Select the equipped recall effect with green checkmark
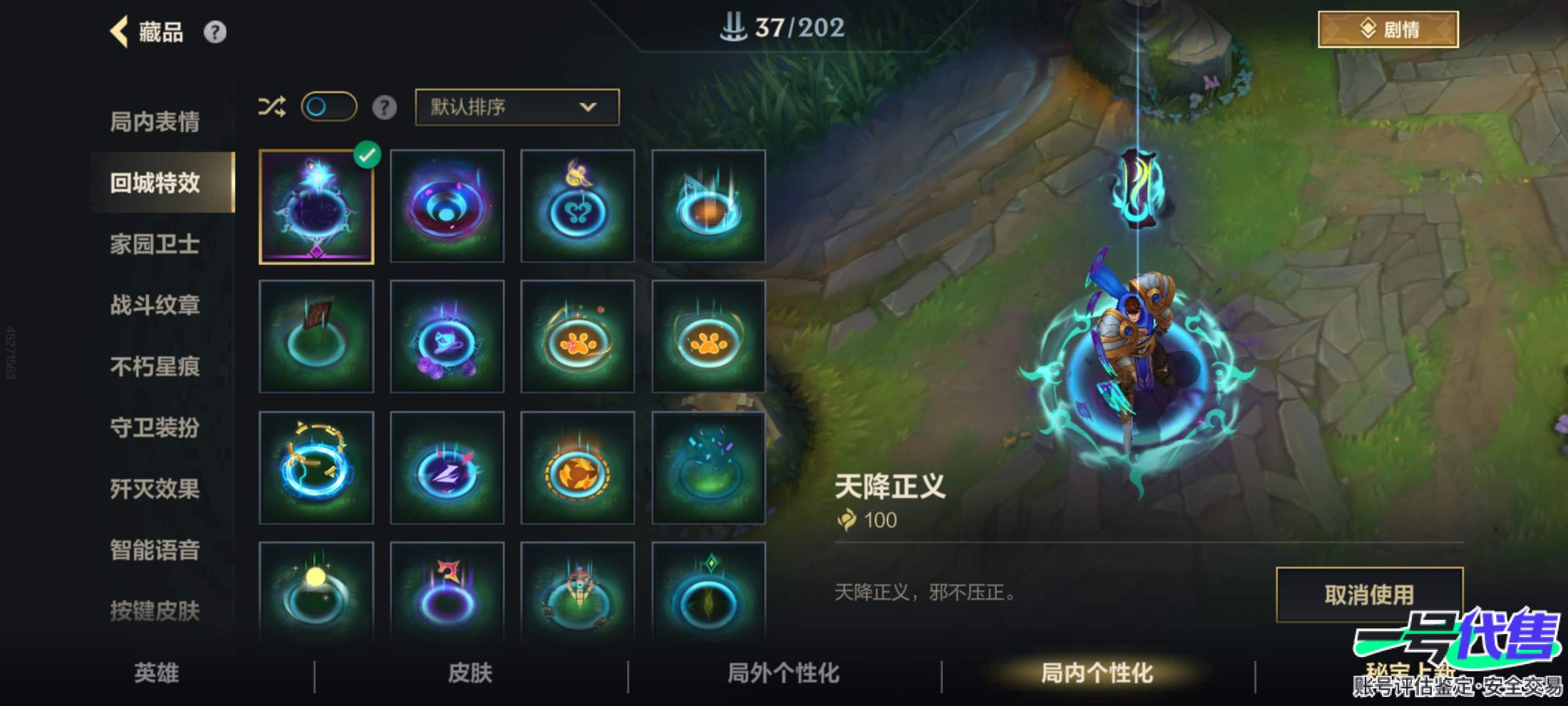1568x706 pixels. tap(316, 206)
